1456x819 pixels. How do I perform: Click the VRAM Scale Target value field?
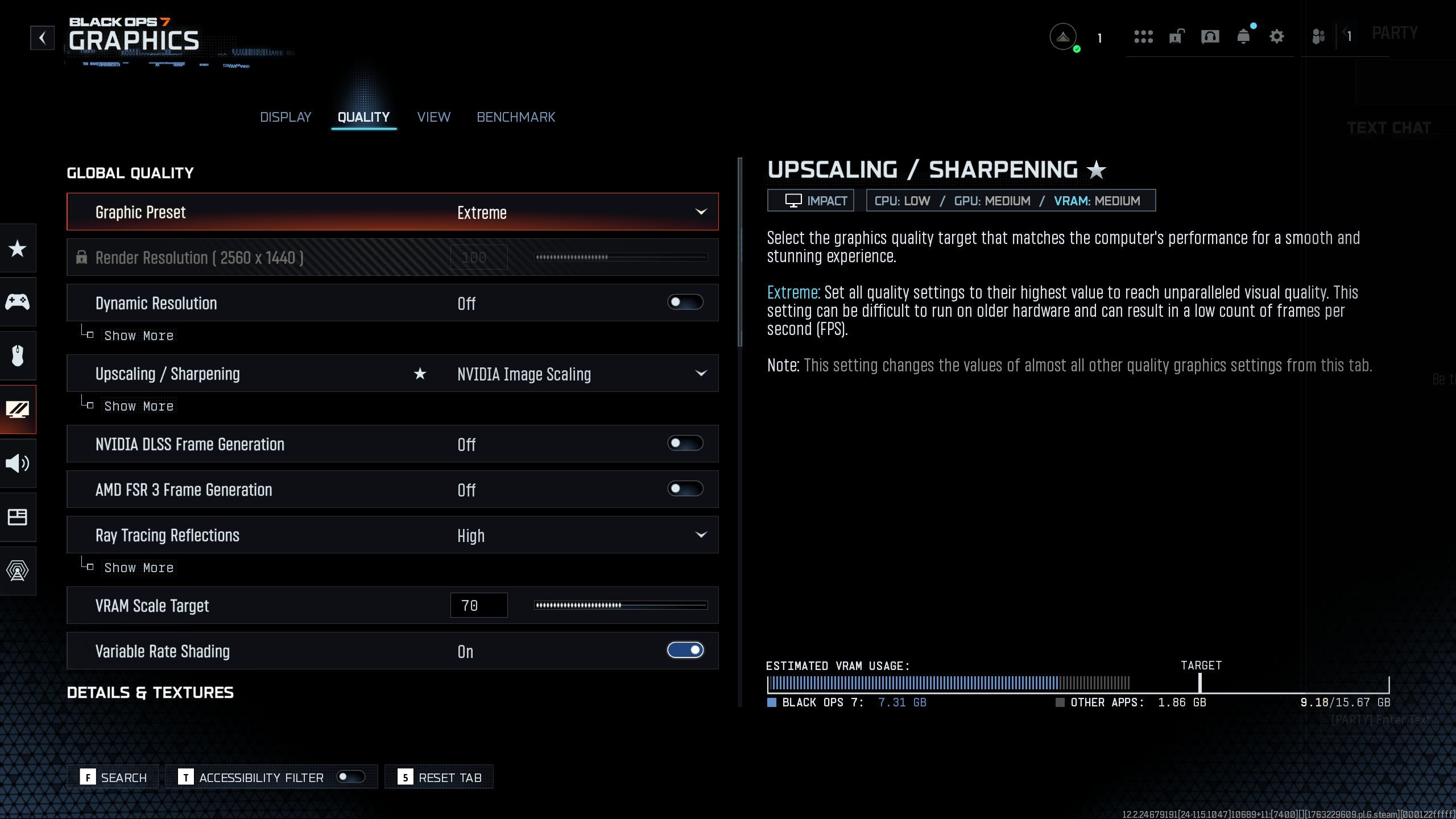478,606
